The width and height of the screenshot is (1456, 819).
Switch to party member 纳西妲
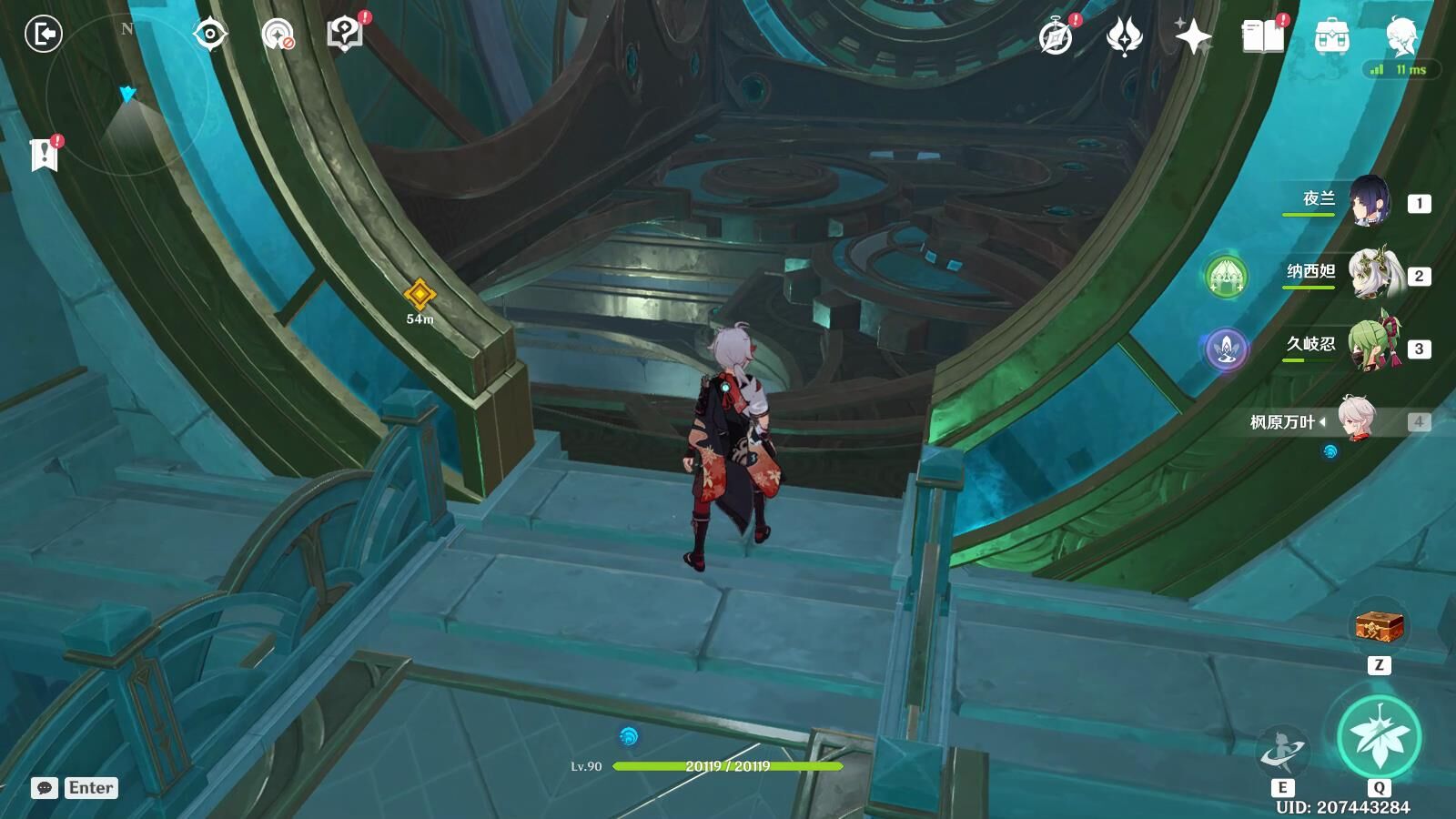pyautogui.click(x=1370, y=275)
